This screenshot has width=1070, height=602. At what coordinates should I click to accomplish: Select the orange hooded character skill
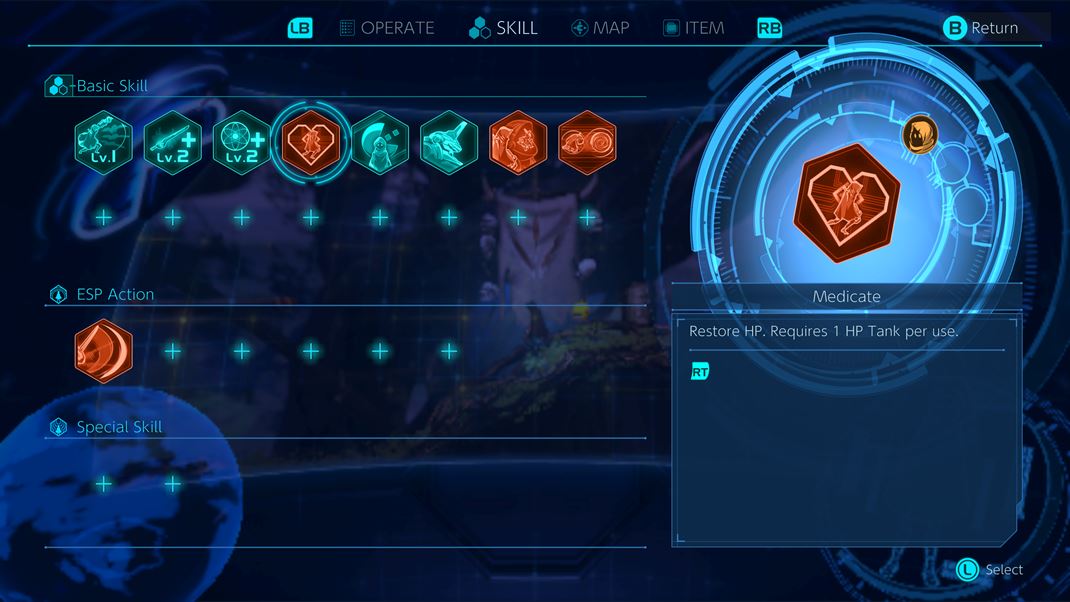tap(518, 143)
